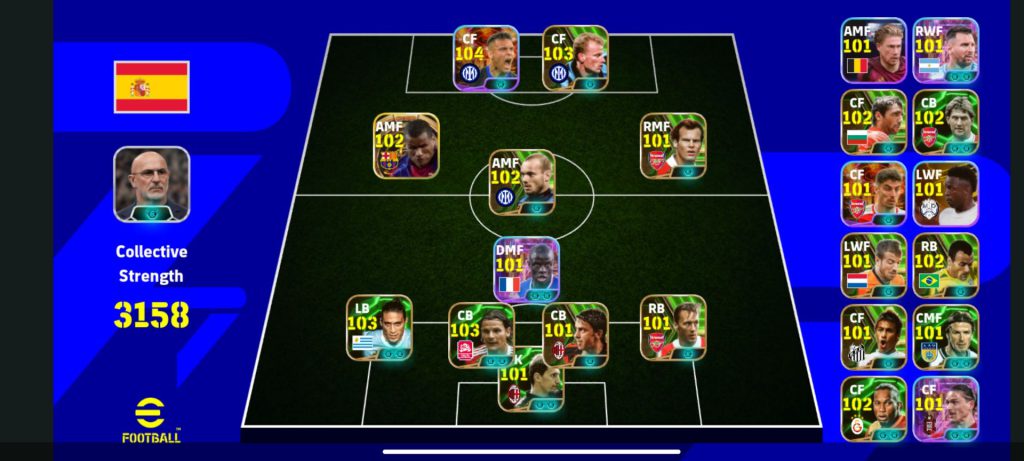
Task: Select the AMF 101 substitute with Belgian flag
Action: (873, 50)
